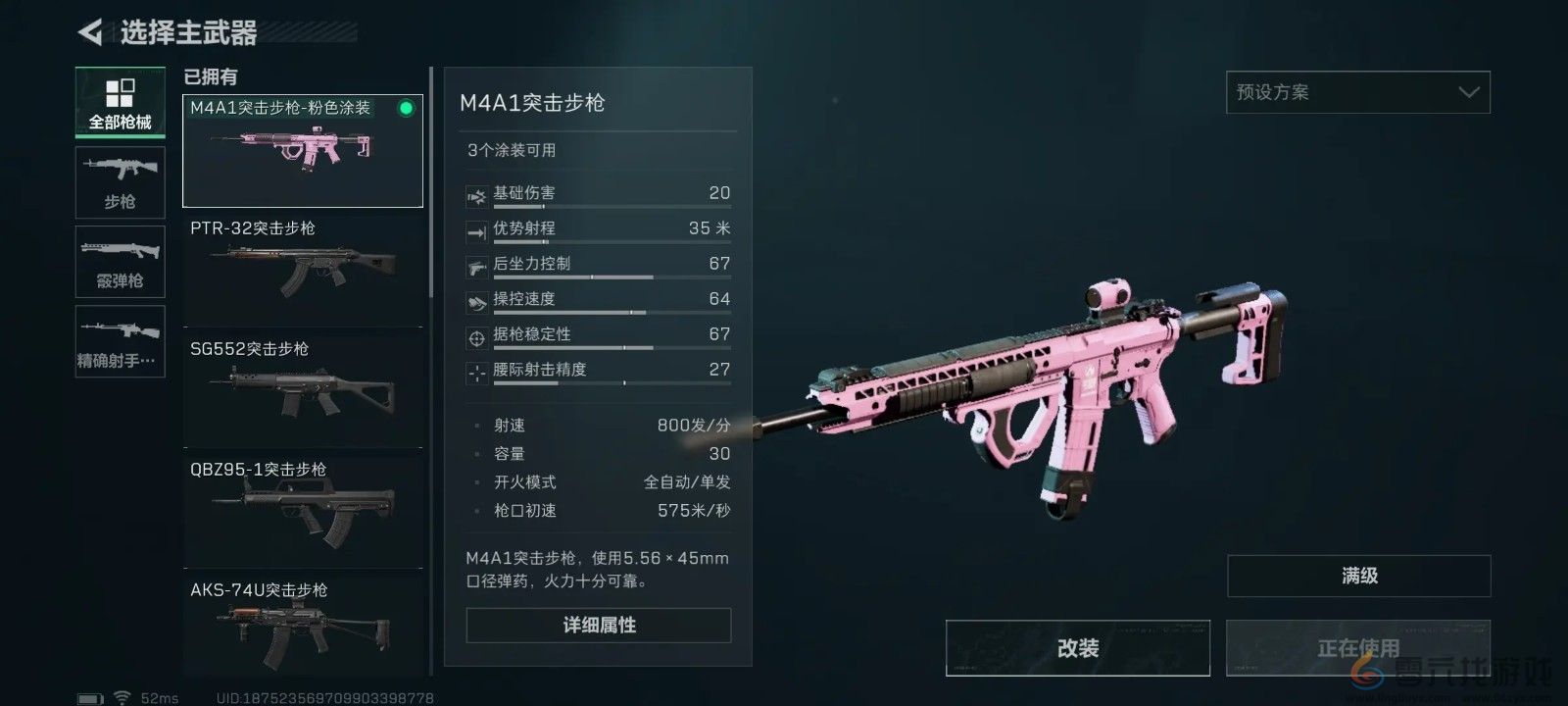Screen dimensions: 1568x706
Task: Select the 精确射手 marksman rifle category
Action: (x=120, y=341)
